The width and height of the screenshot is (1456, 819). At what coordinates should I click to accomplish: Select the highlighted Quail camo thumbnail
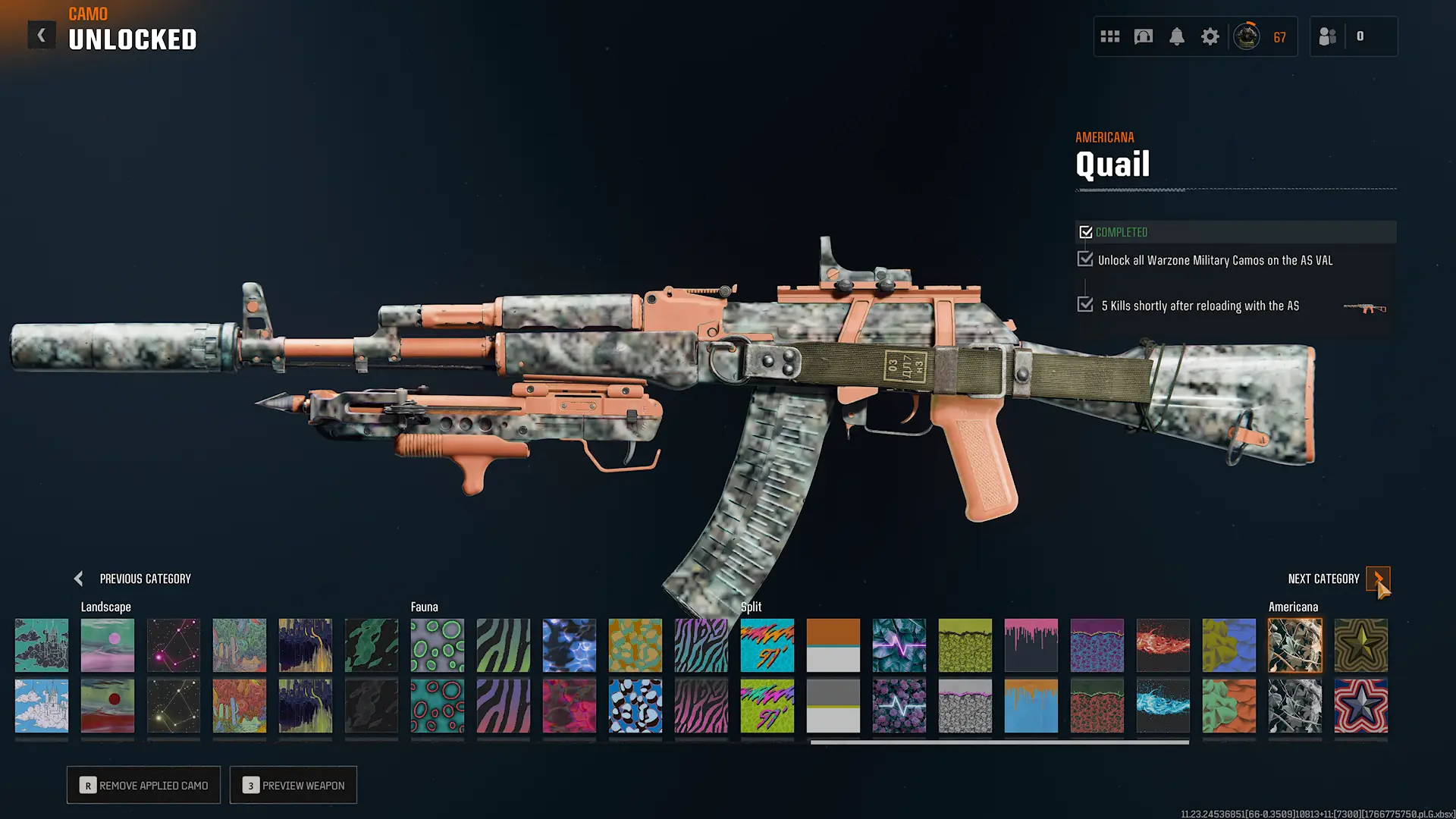pos(1294,645)
